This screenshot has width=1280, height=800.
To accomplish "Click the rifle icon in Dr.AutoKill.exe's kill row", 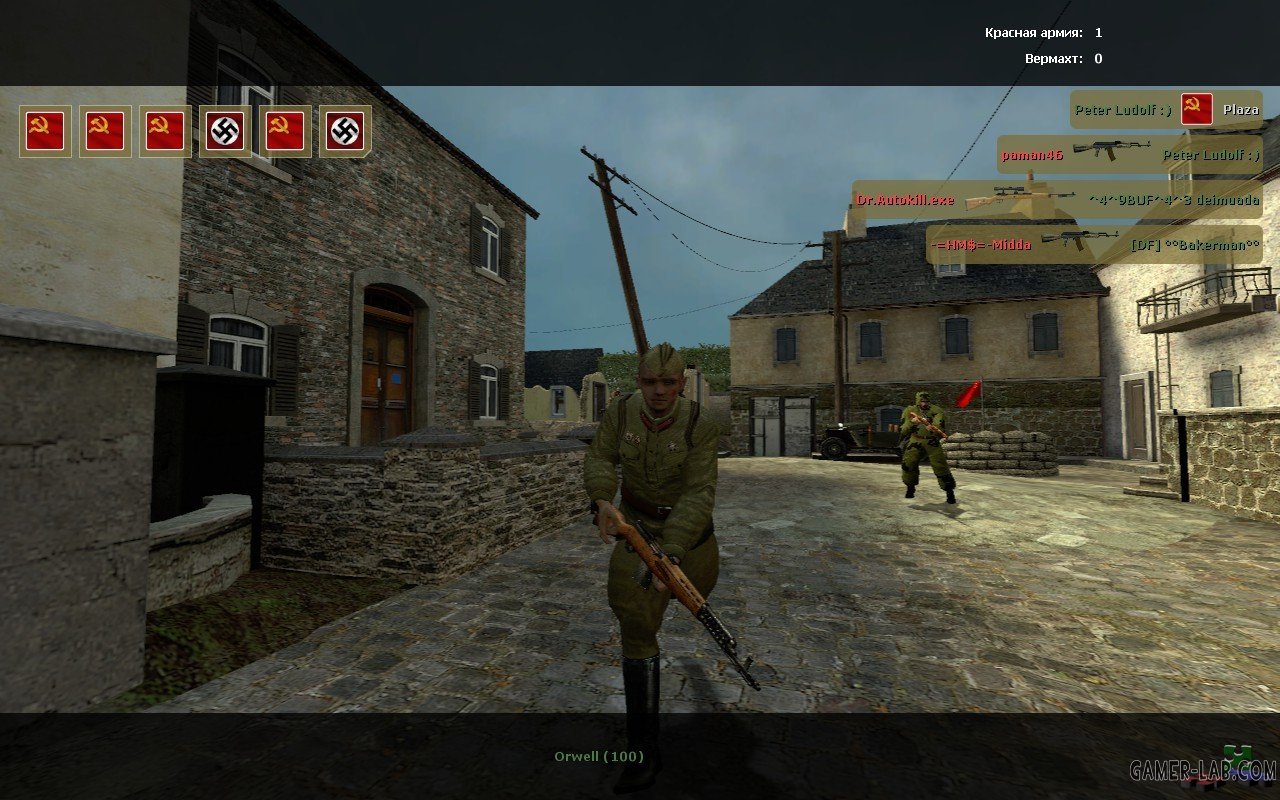I will 1019,199.
